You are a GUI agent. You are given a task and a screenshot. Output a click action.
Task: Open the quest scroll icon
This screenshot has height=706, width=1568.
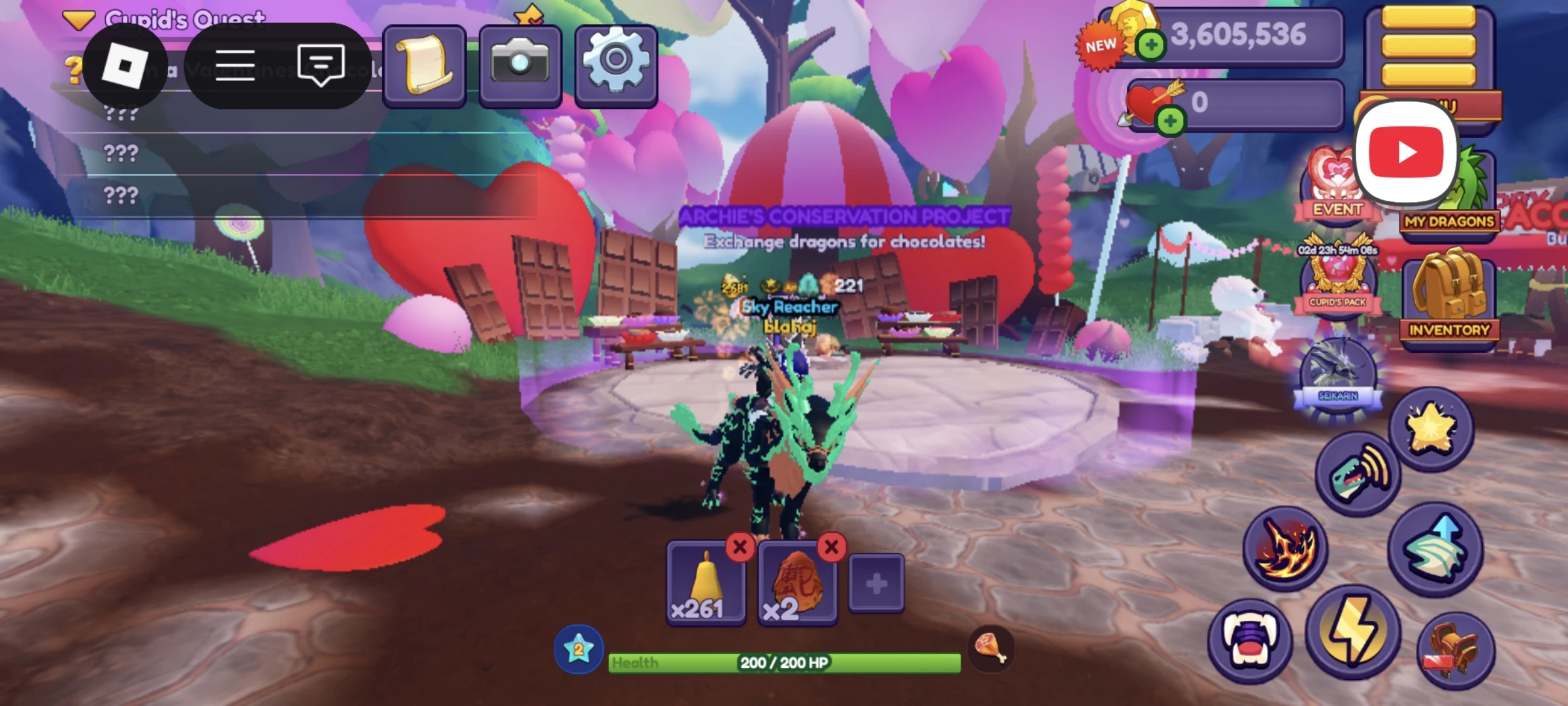click(x=425, y=64)
